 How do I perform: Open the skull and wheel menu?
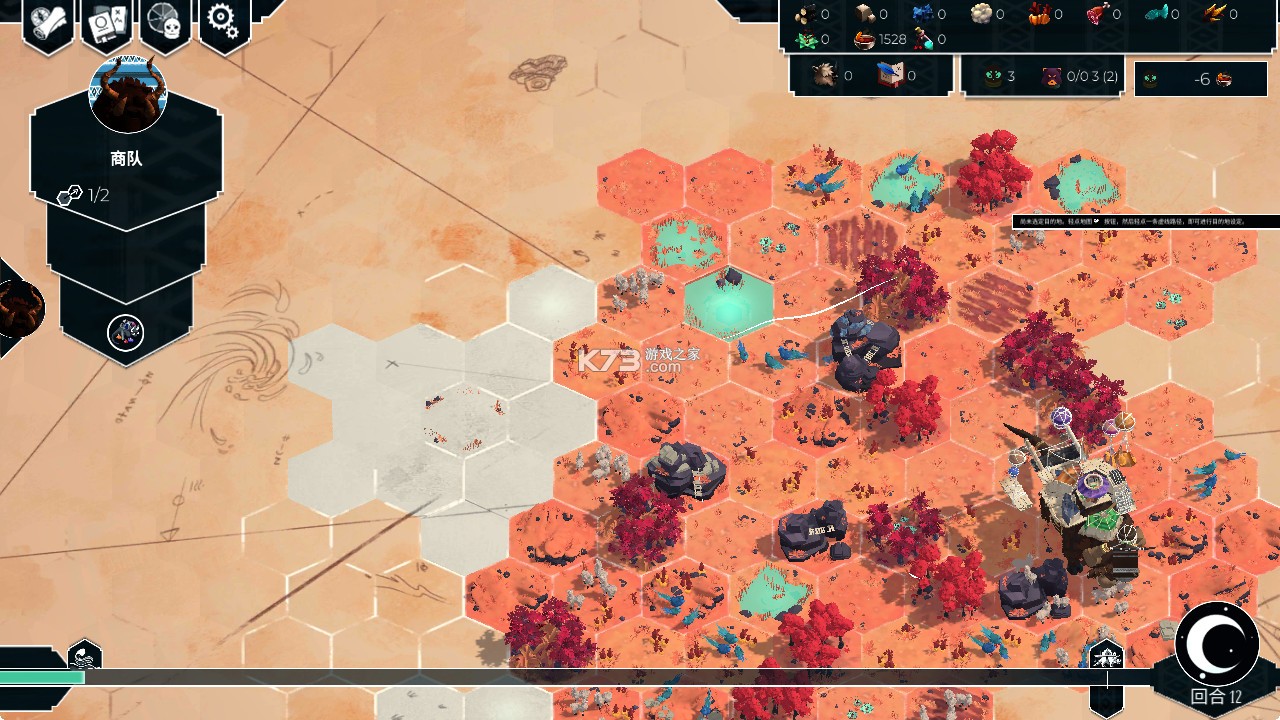point(165,22)
